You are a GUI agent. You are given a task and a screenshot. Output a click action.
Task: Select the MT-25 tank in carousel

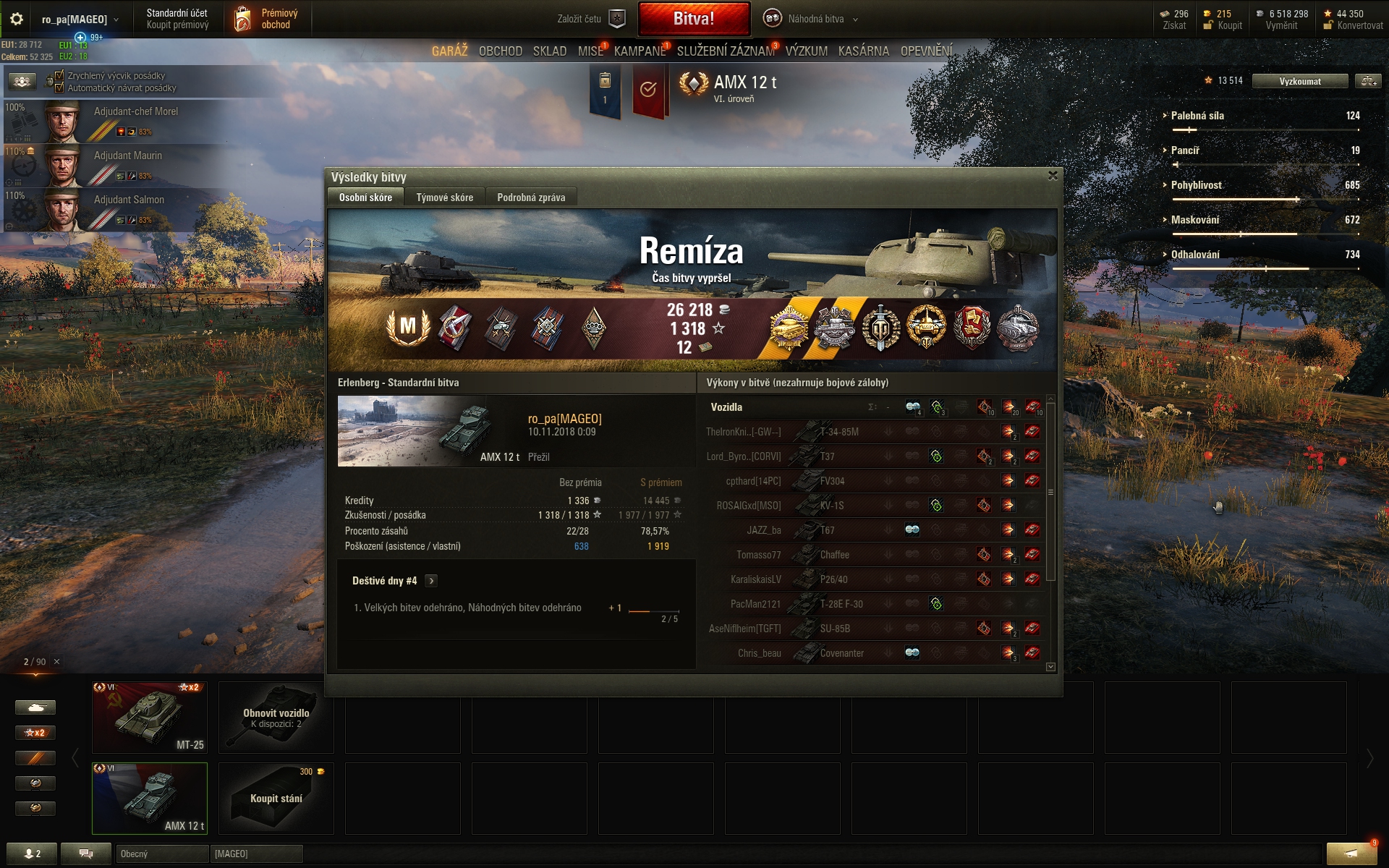point(150,718)
